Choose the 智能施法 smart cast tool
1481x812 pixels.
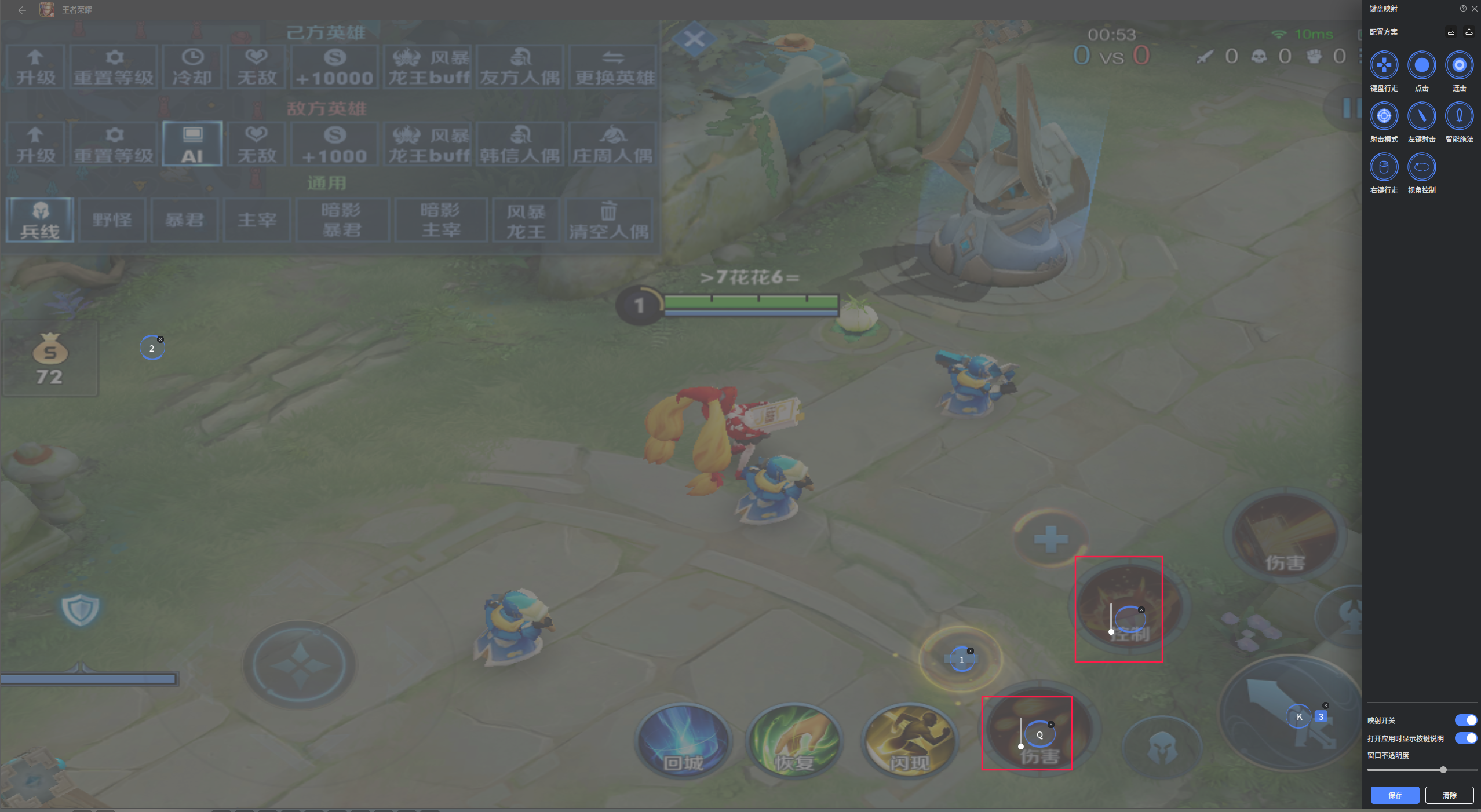pos(1459,116)
